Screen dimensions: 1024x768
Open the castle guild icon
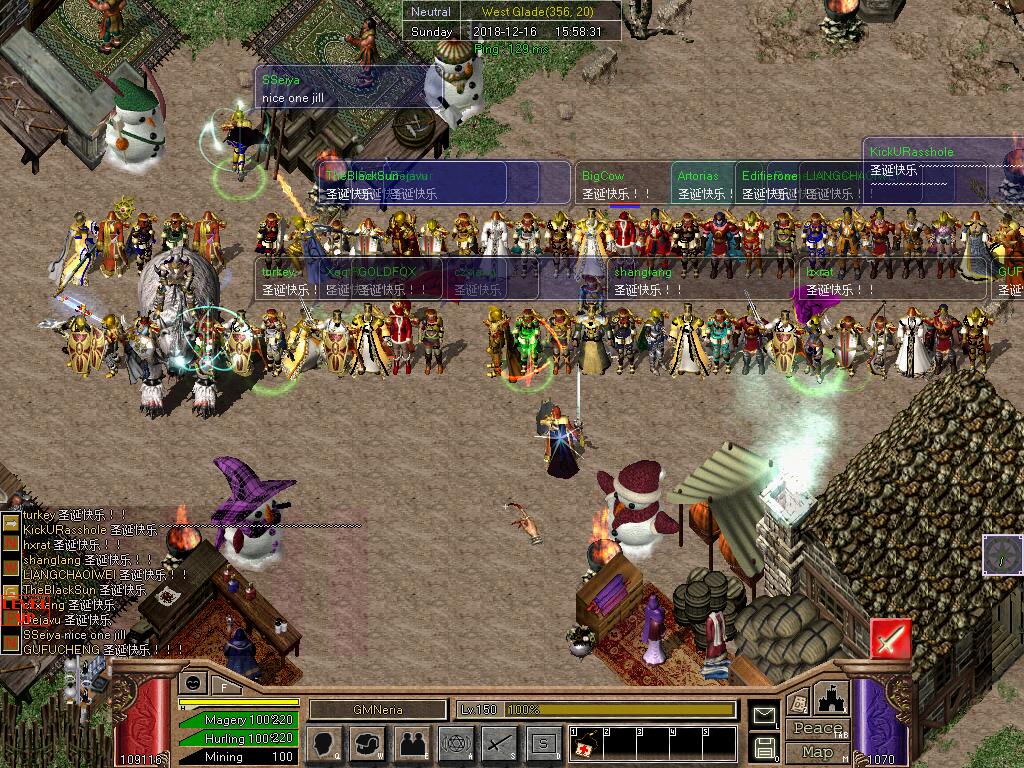832,697
